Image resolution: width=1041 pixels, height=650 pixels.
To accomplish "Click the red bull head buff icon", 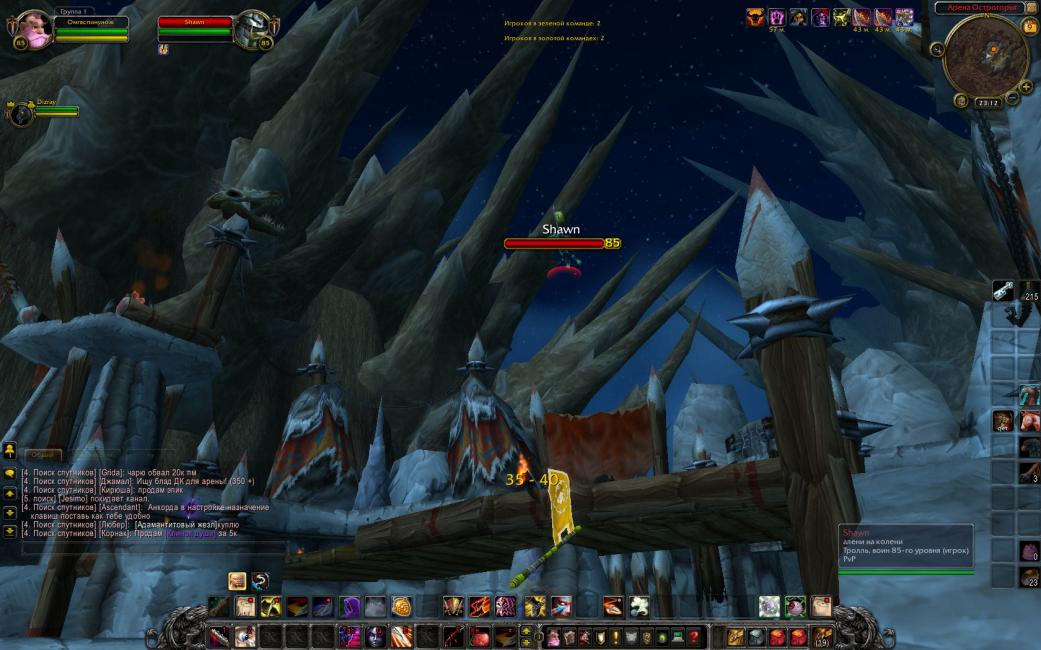I will pos(755,17).
